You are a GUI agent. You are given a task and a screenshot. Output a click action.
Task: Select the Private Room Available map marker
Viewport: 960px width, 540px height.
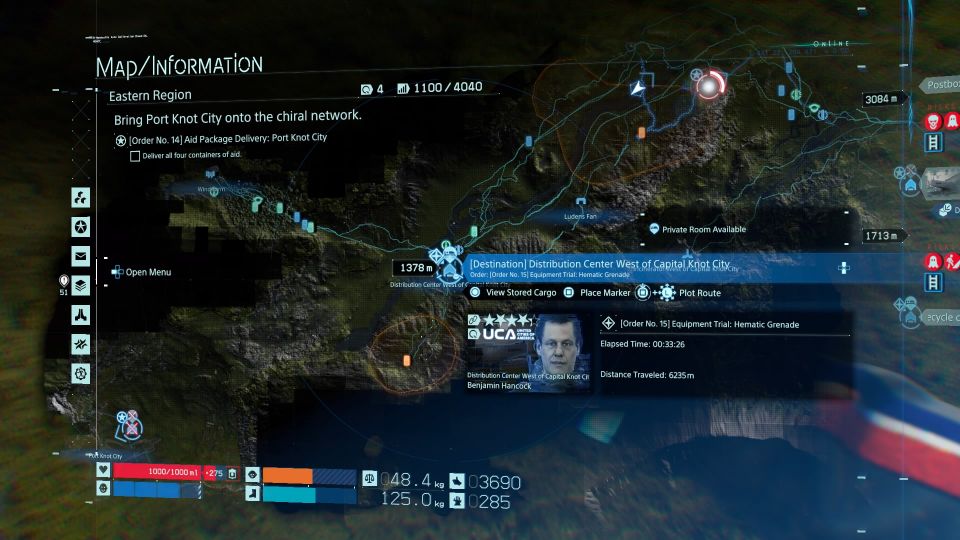[x=654, y=229]
